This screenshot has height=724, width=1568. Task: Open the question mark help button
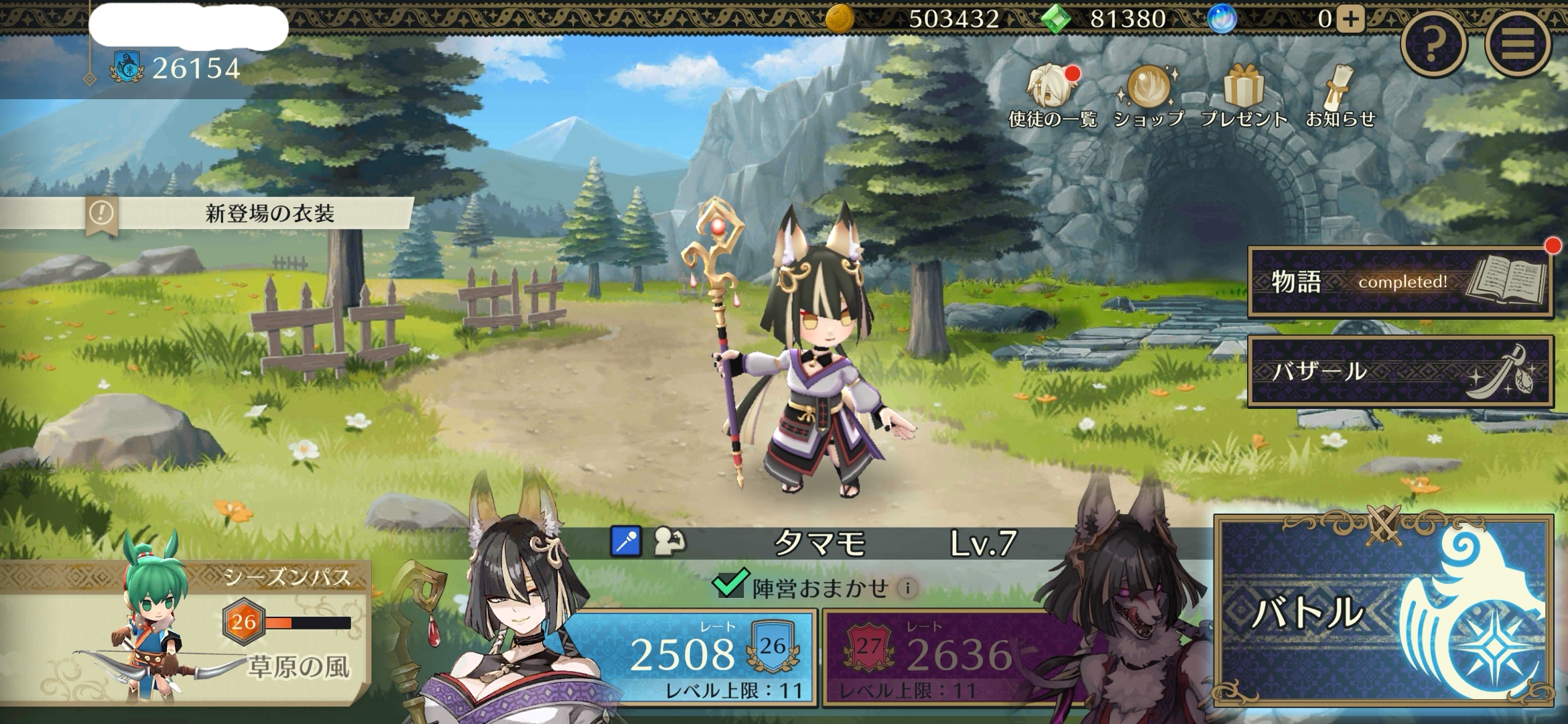pyautogui.click(x=1433, y=44)
